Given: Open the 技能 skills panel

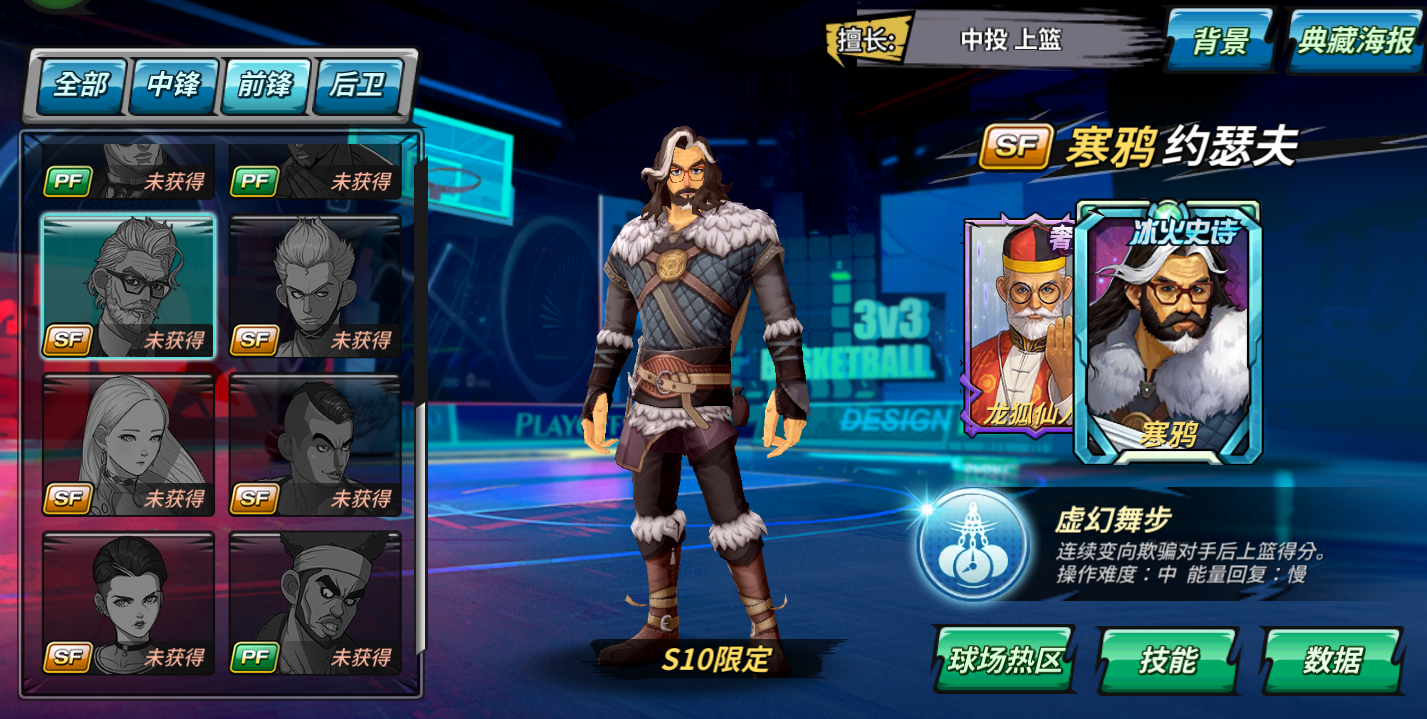Looking at the screenshot, I should click(1167, 660).
